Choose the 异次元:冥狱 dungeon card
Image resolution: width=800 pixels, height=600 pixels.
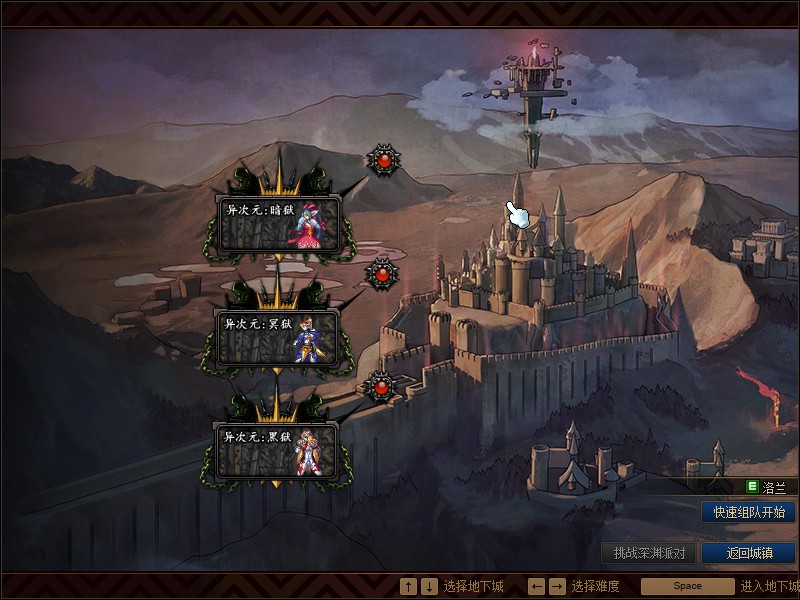point(279,336)
